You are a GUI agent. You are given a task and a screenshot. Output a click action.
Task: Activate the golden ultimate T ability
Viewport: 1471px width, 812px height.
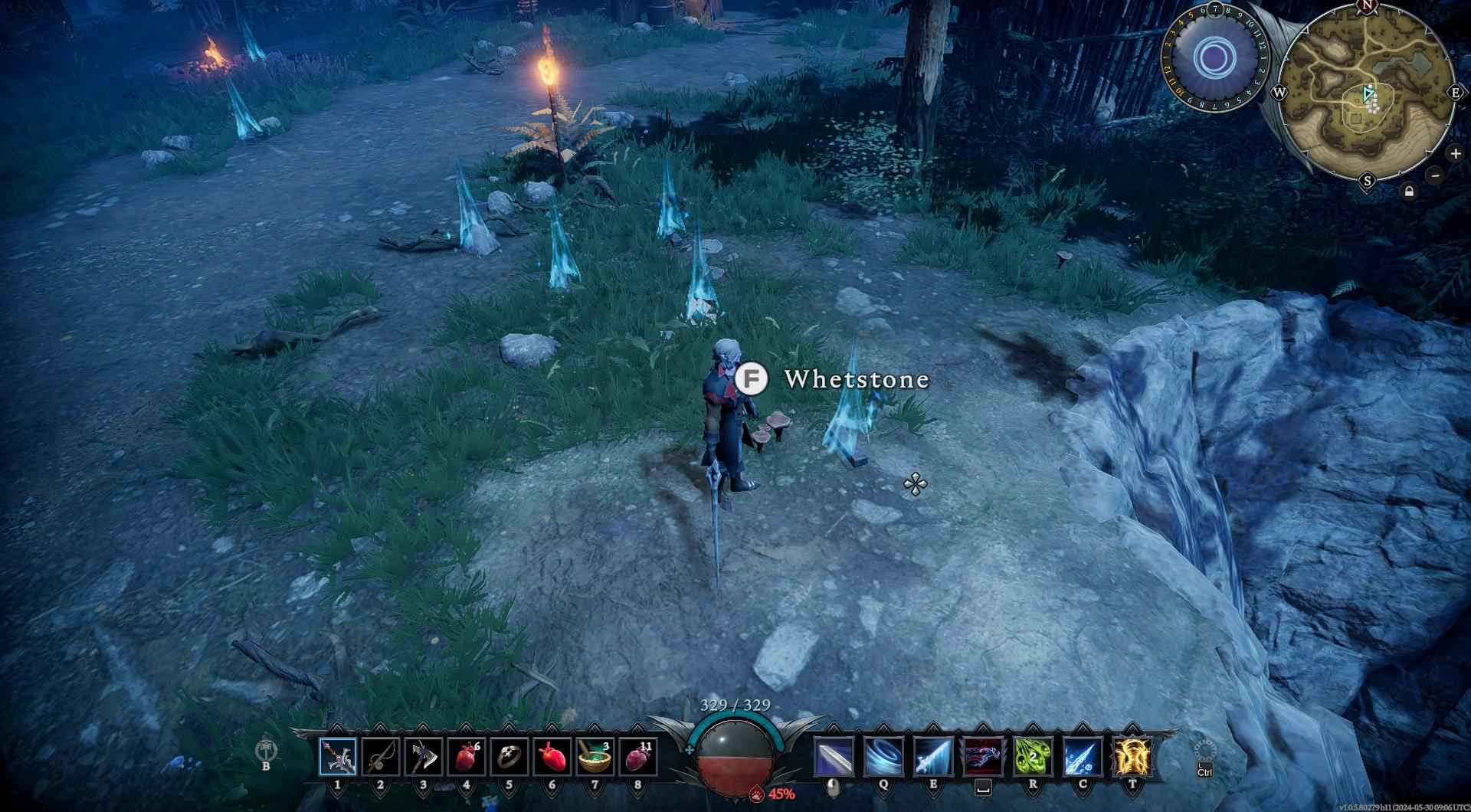point(1132,758)
